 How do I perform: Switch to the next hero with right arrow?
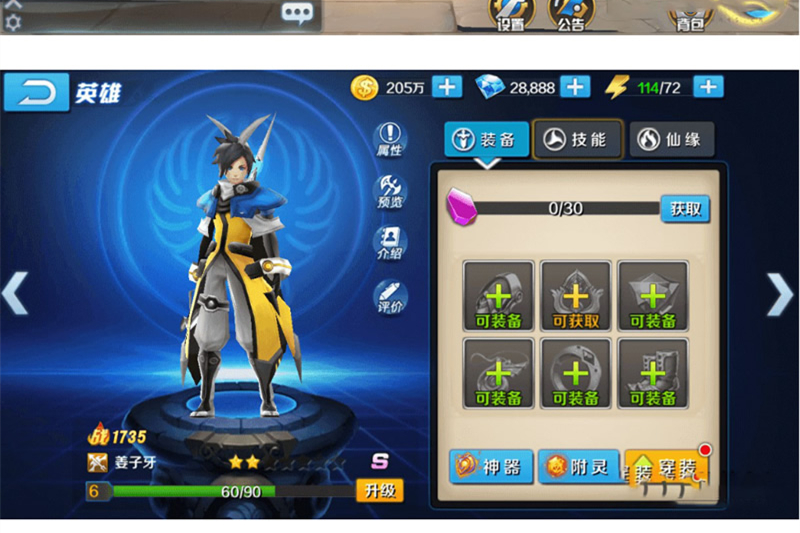tap(779, 294)
